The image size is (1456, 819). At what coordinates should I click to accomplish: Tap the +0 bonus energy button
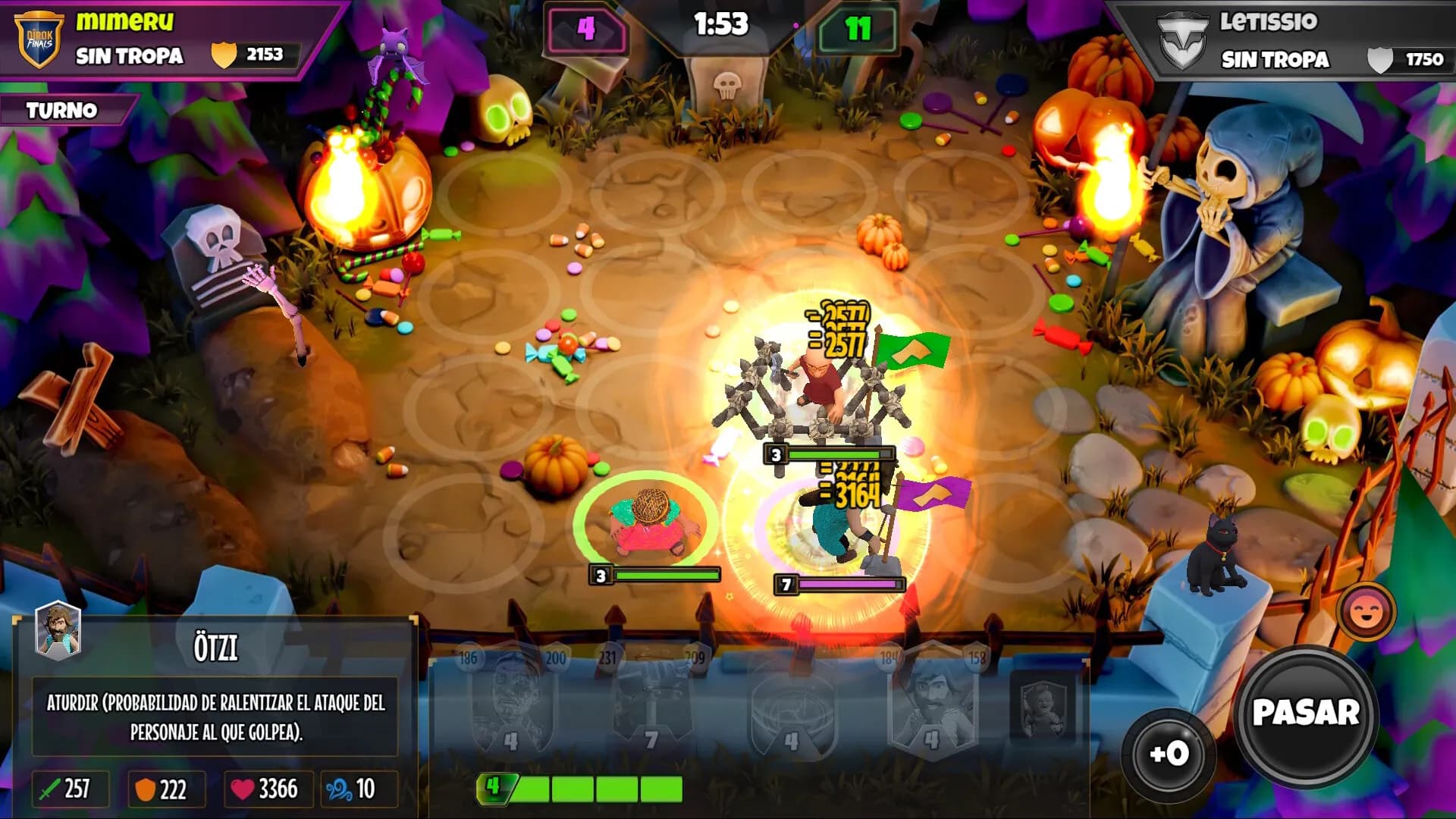(x=1168, y=753)
